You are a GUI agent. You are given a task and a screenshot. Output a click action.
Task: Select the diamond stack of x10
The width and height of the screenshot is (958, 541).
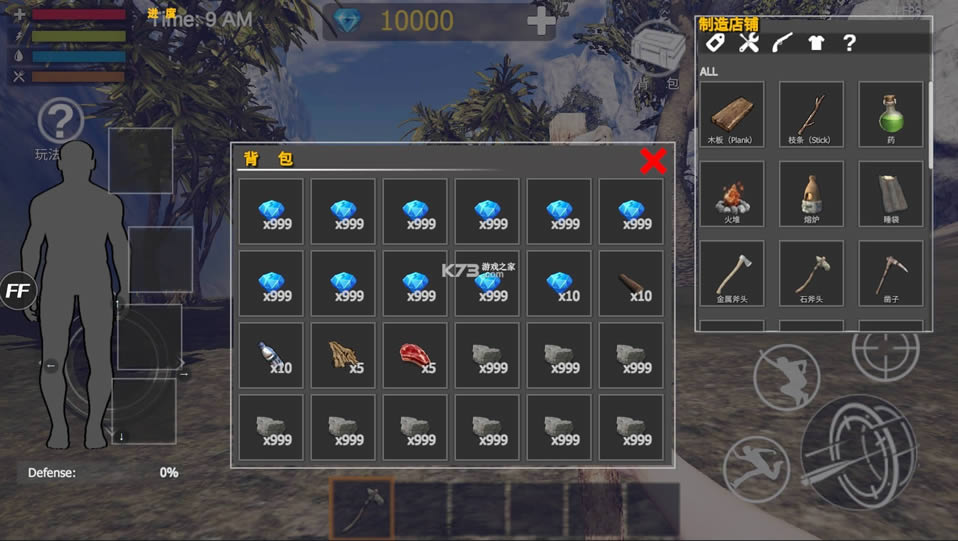(x=559, y=283)
